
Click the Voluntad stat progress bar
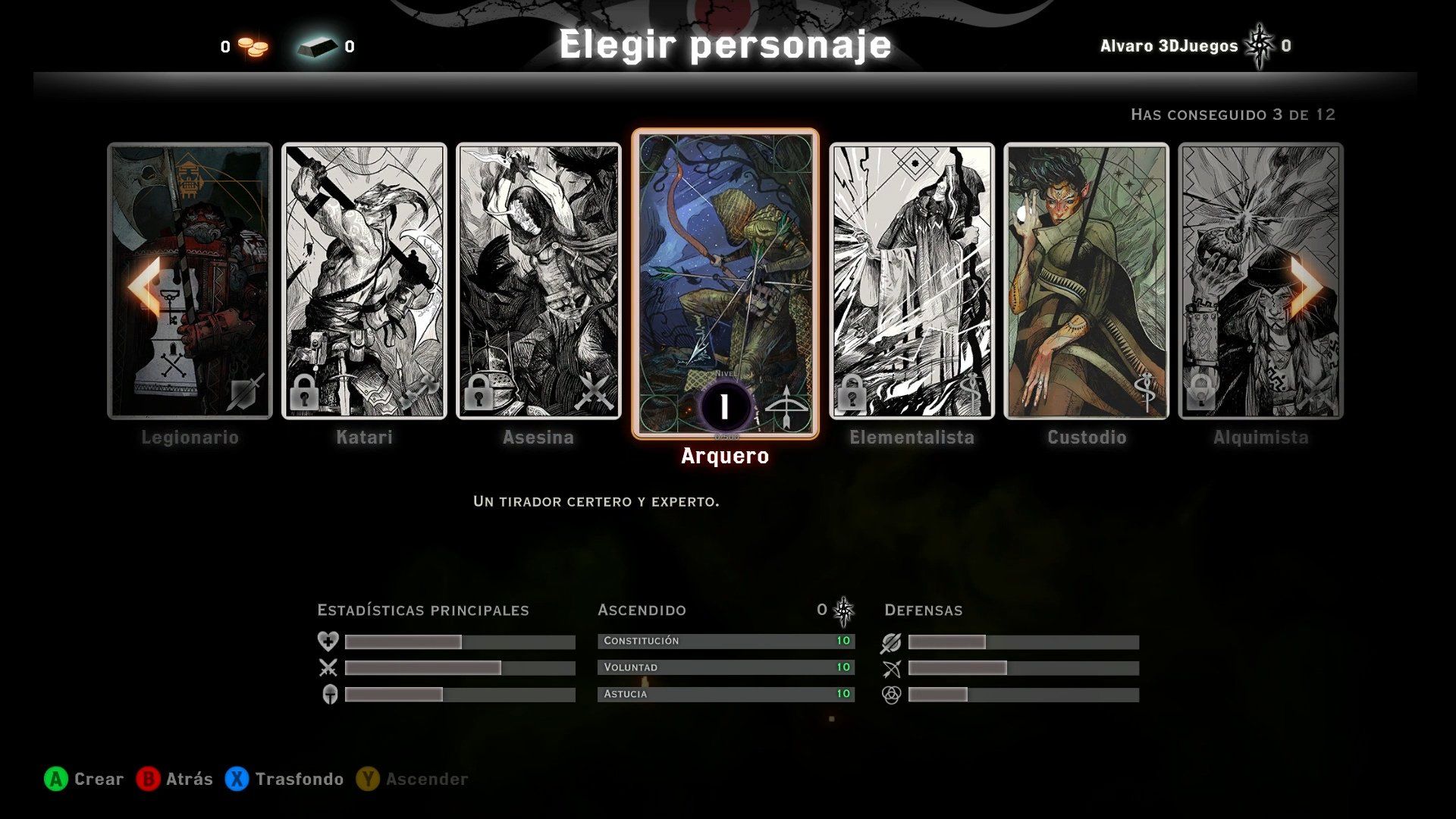click(726, 667)
